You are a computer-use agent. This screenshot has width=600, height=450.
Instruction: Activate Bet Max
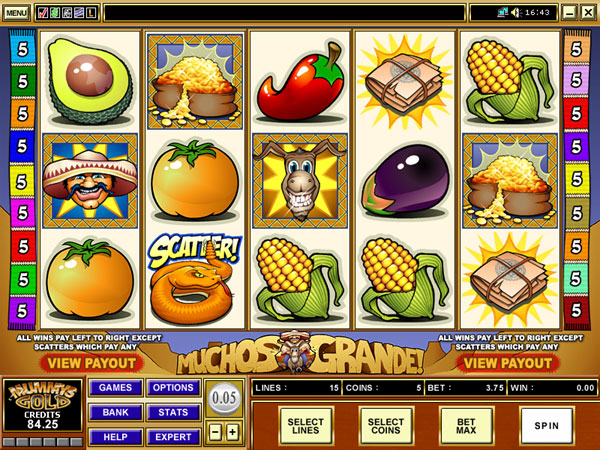[x=466, y=424]
